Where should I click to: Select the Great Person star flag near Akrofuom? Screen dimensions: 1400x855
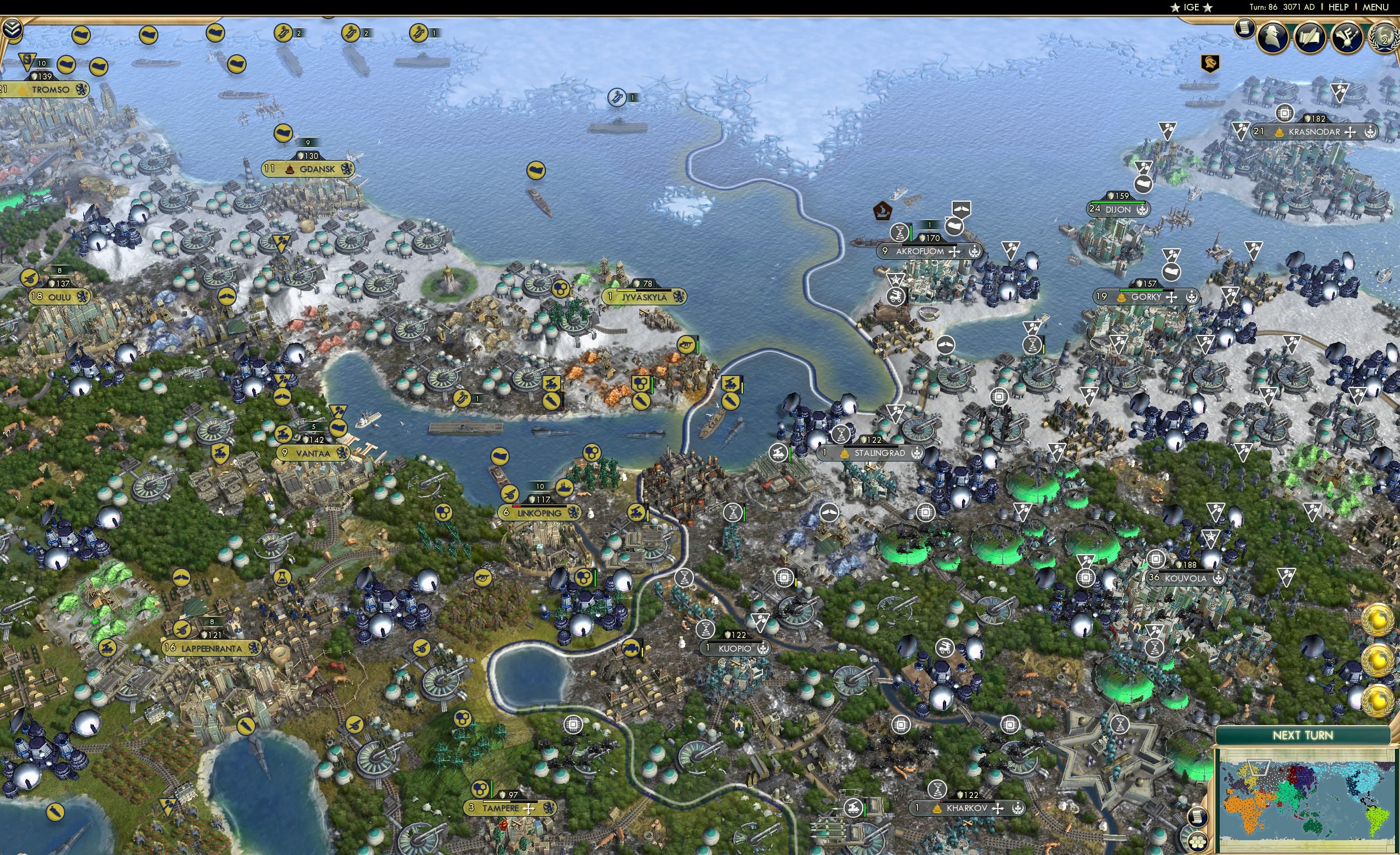[x=897, y=280]
